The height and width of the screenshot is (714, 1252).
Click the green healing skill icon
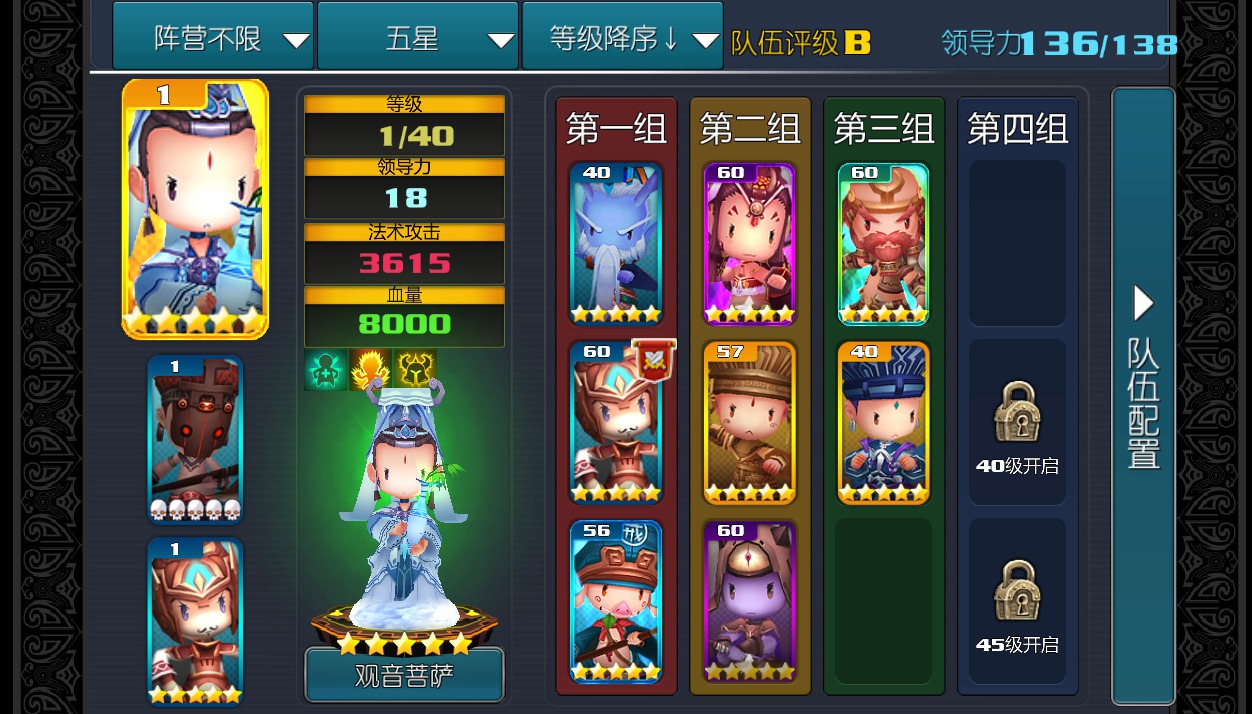pyautogui.click(x=325, y=371)
